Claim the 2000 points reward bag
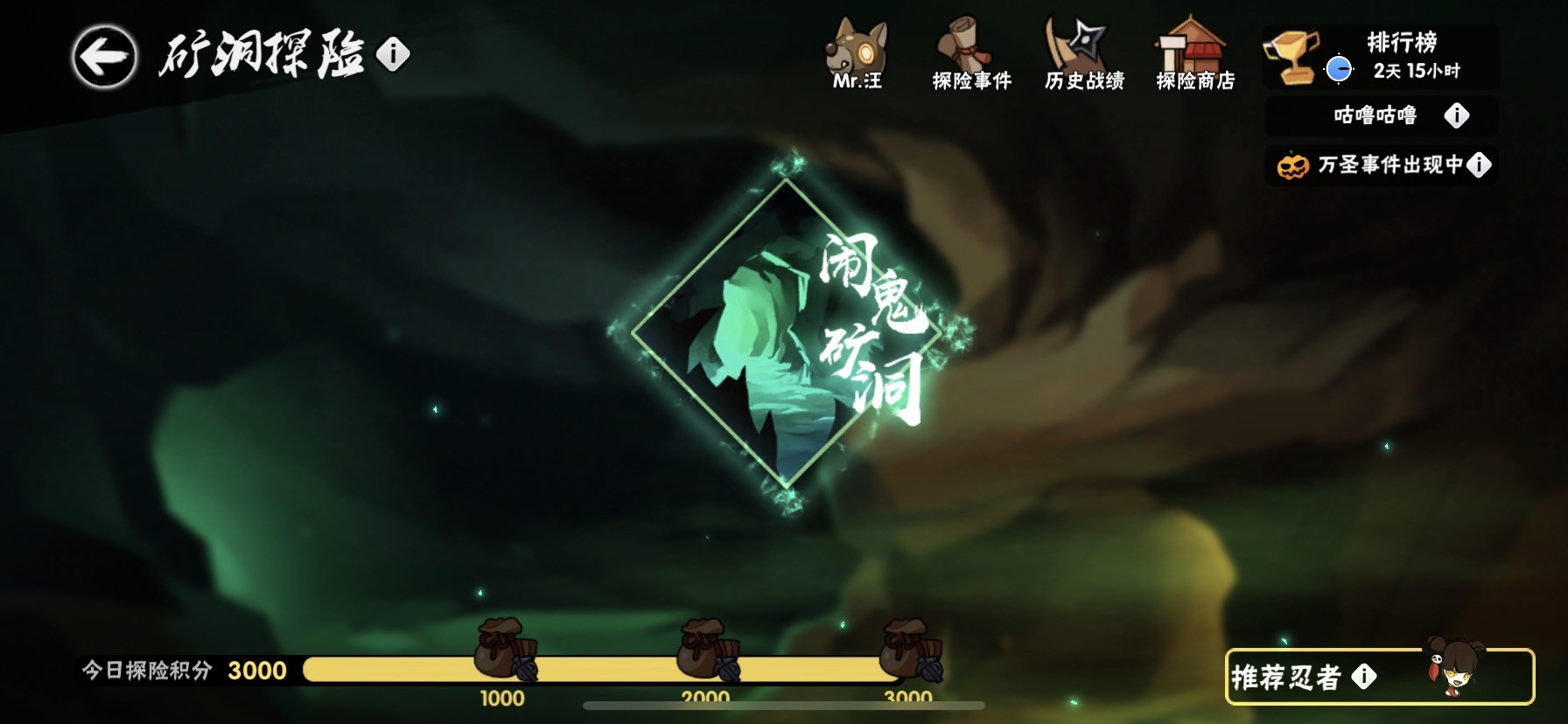This screenshot has width=1568, height=724. 708,651
